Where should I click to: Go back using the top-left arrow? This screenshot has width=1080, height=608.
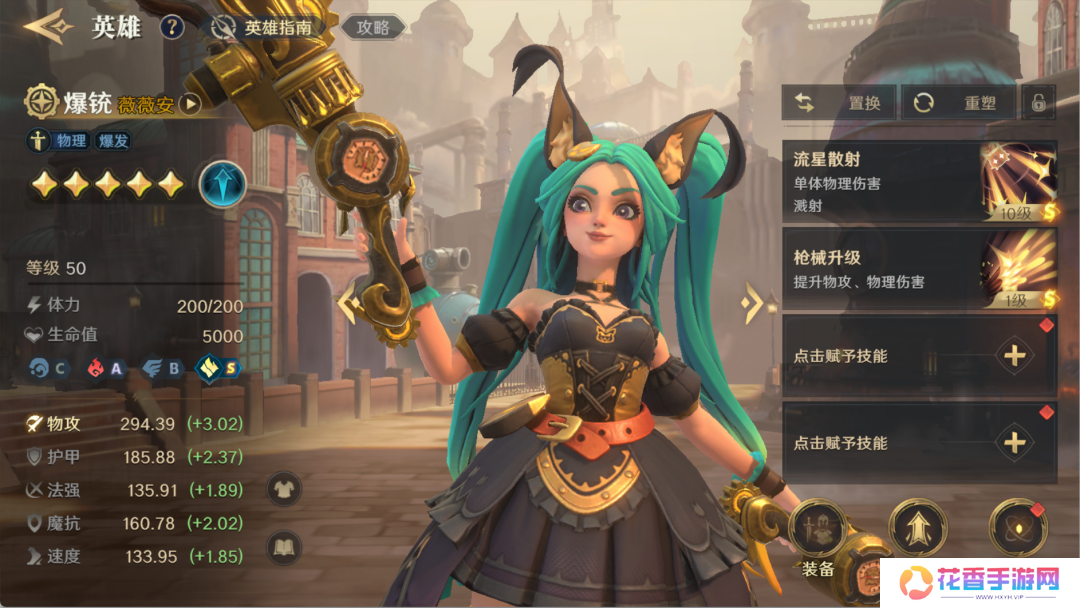pyautogui.click(x=46, y=26)
